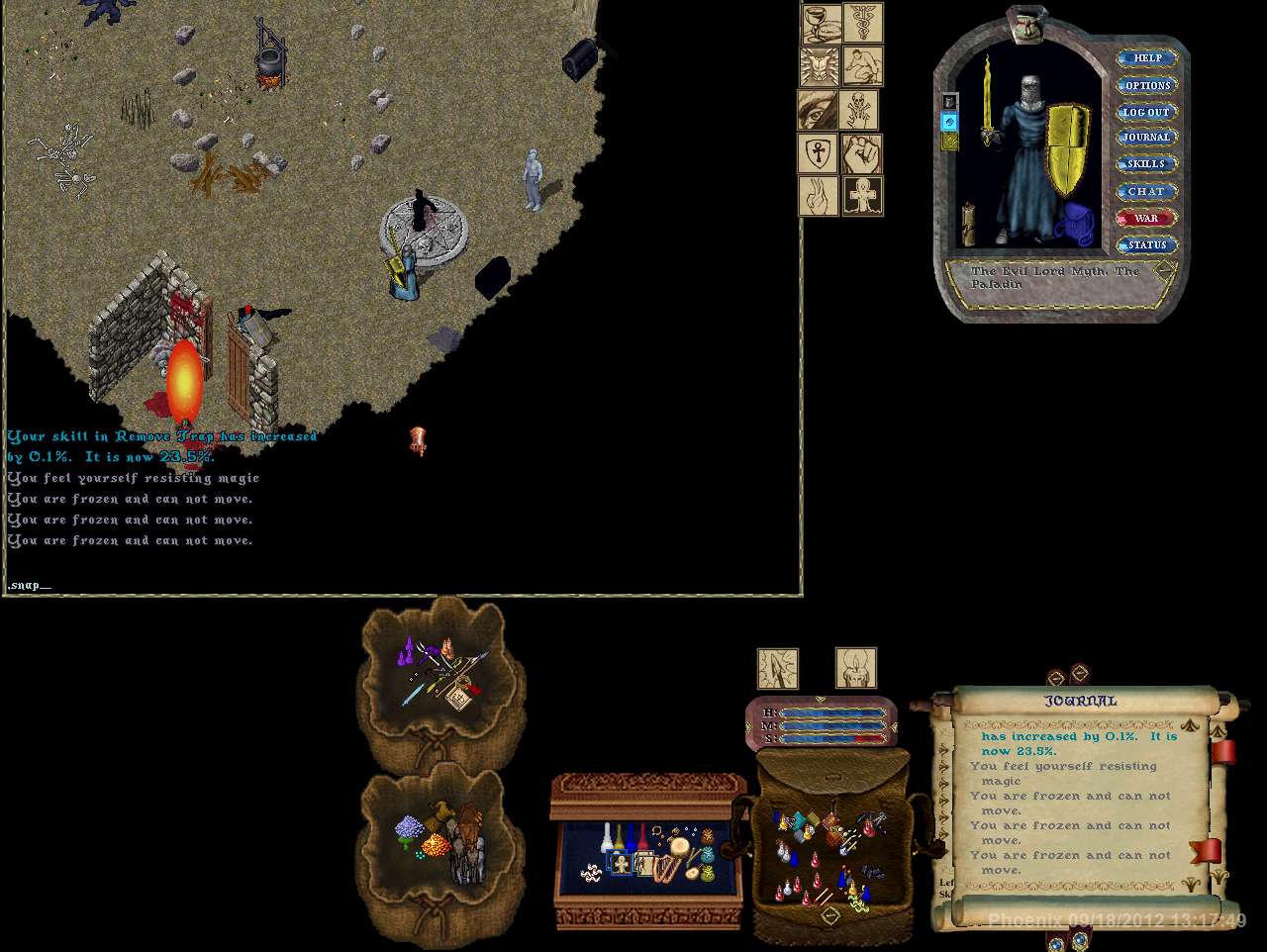This screenshot has height=952, width=1267.
Task: Activate the caduceus serpent staff icon
Action: tap(862, 23)
